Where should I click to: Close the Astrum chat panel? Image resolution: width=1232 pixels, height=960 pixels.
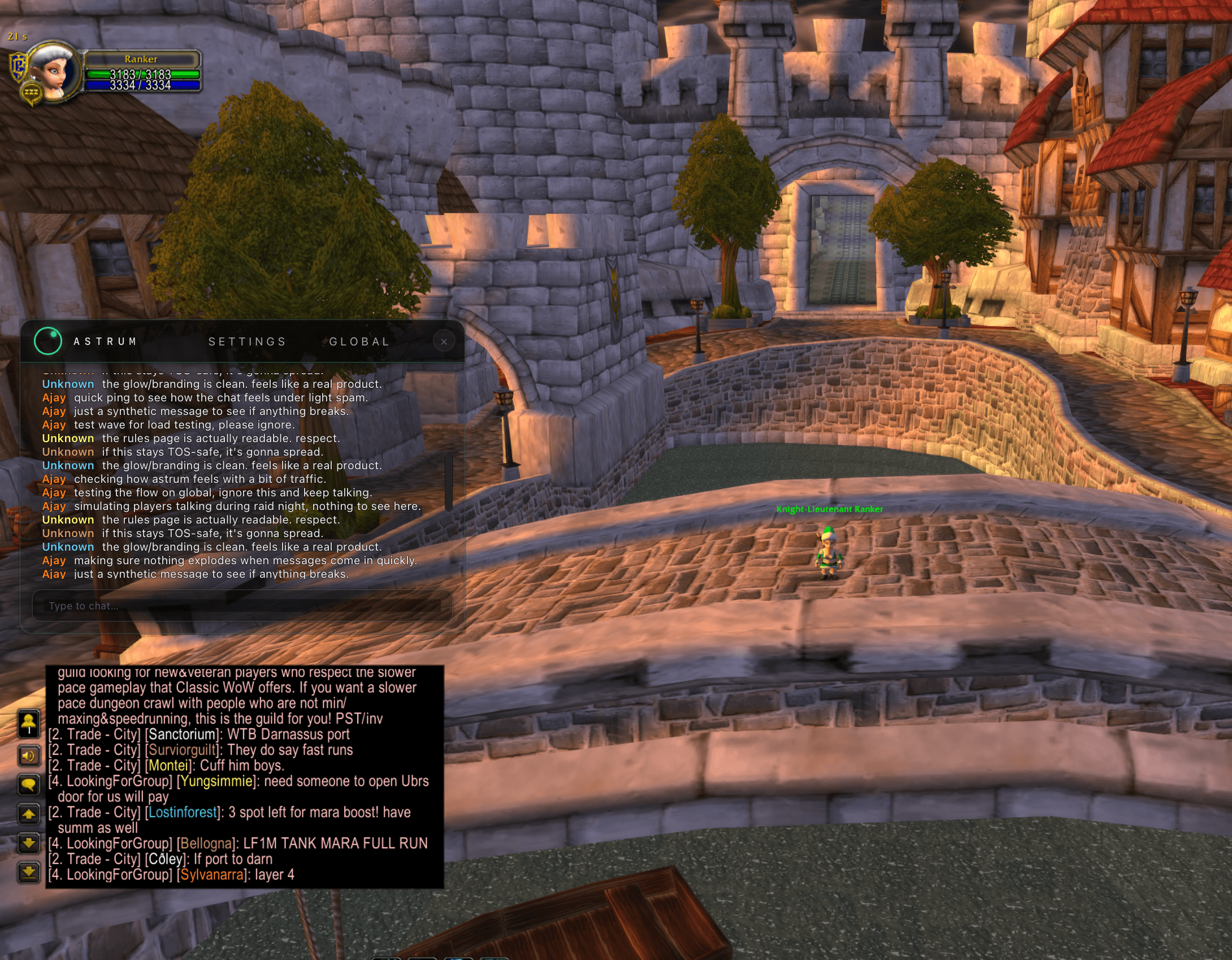coord(444,341)
